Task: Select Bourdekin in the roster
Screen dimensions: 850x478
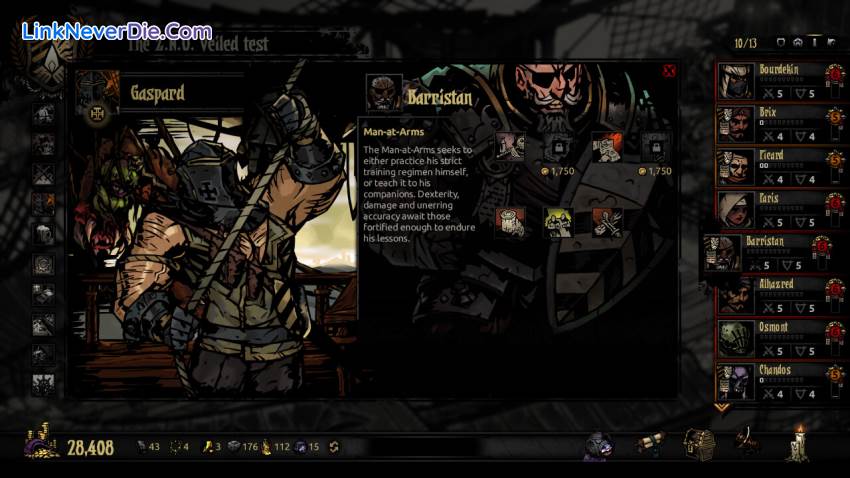Action: click(x=774, y=82)
